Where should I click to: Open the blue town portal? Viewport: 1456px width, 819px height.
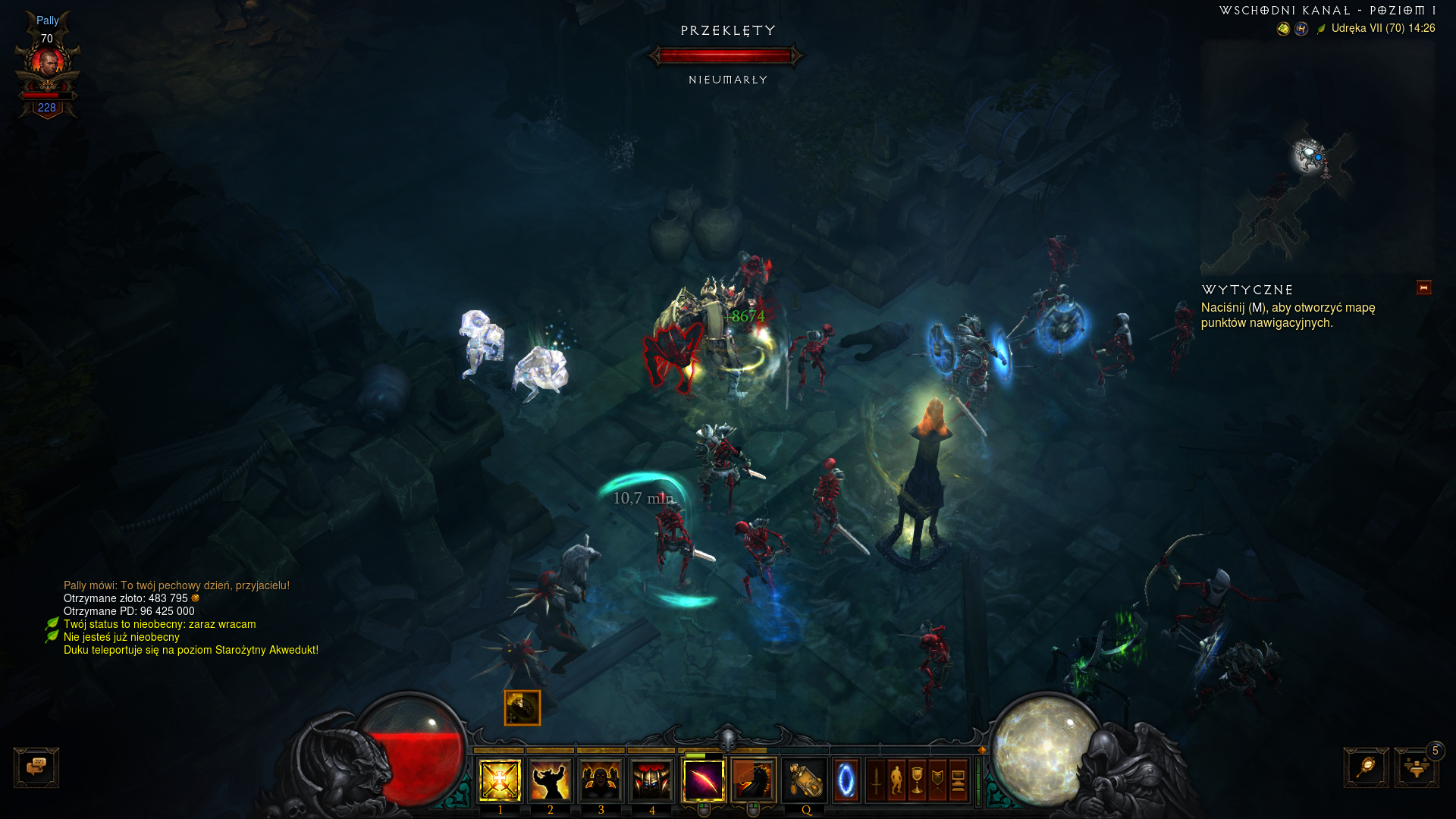pos(846,780)
